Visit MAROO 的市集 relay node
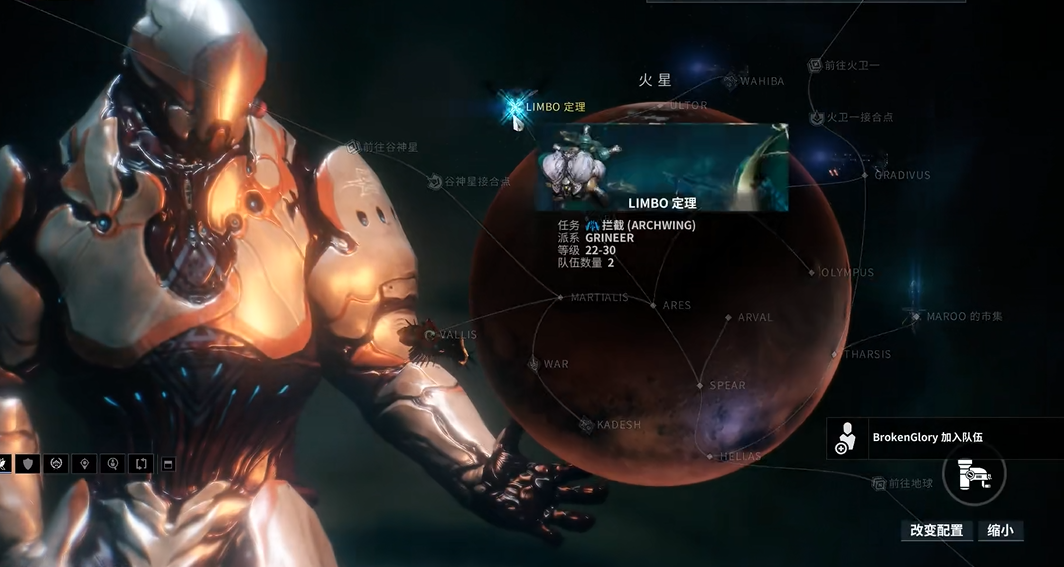 tap(914, 316)
